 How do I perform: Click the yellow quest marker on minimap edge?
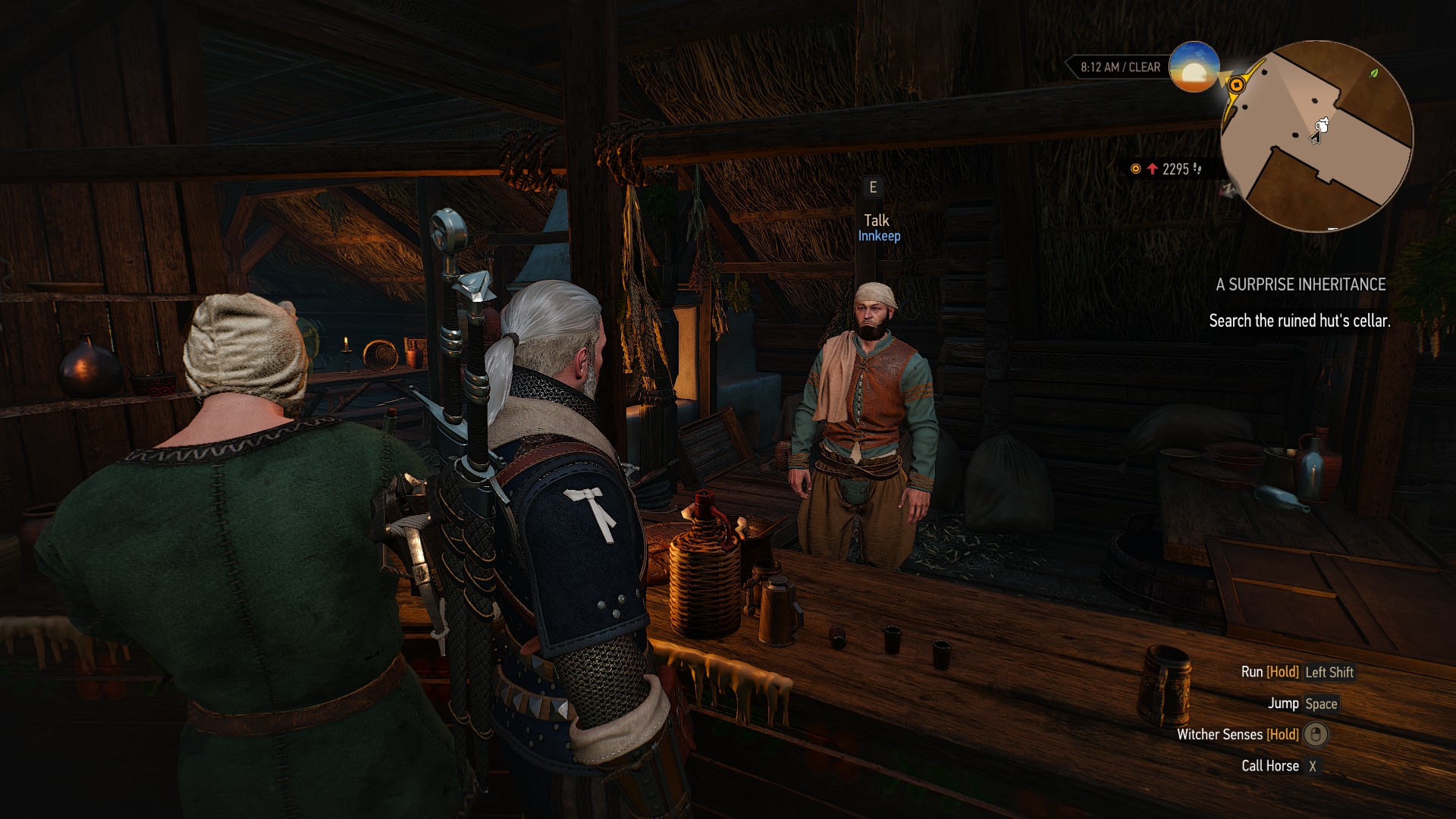1236,84
